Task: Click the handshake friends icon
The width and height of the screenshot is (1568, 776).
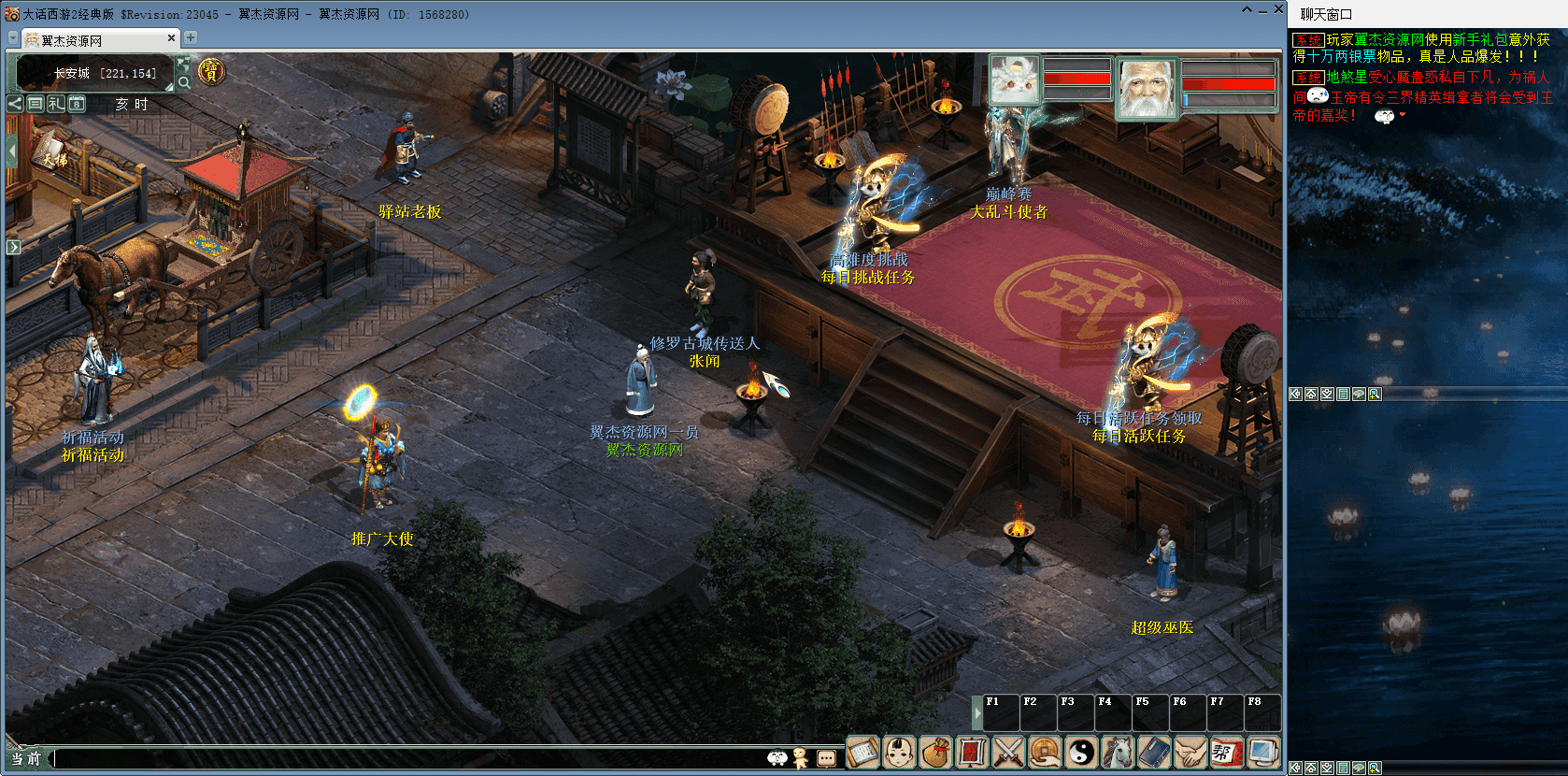Action: (1191, 752)
